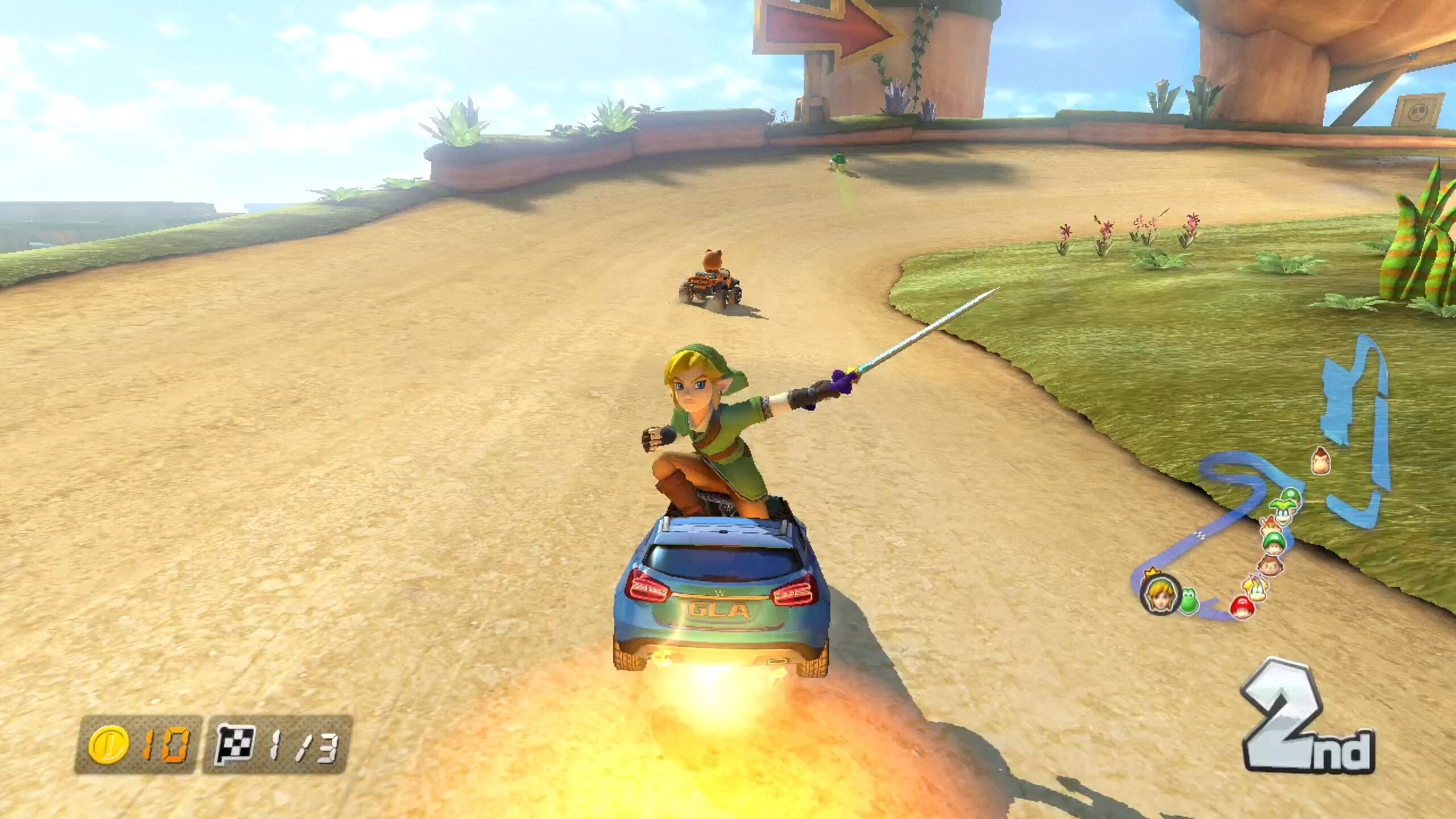Image resolution: width=1456 pixels, height=819 pixels.
Task: Select the Villager icon on the minimap
Action: coord(1270,566)
